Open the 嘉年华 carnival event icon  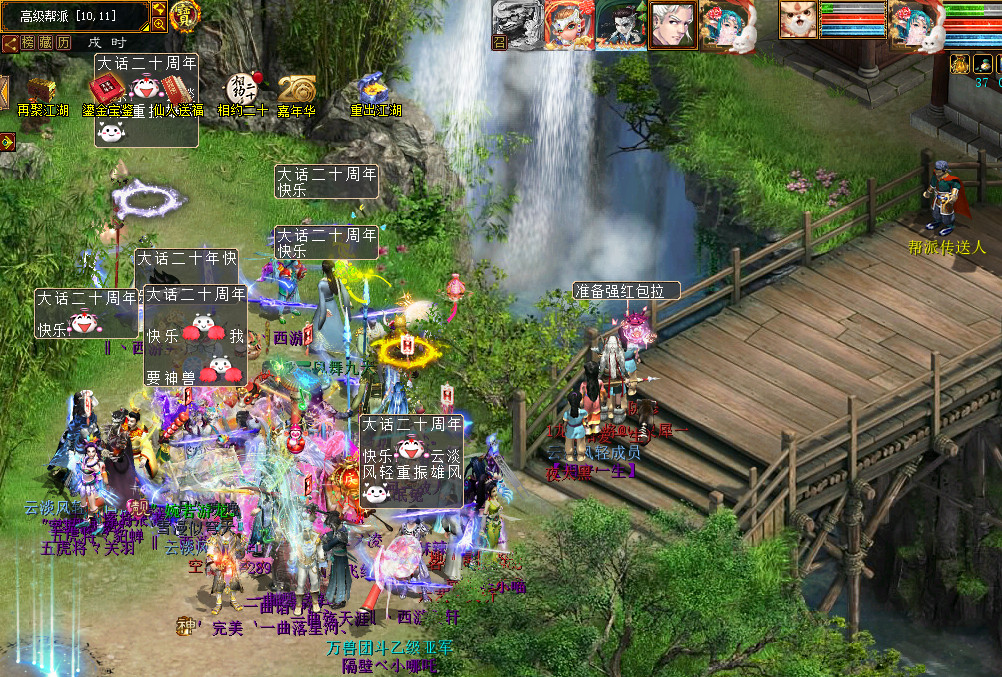pyautogui.click(x=296, y=89)
